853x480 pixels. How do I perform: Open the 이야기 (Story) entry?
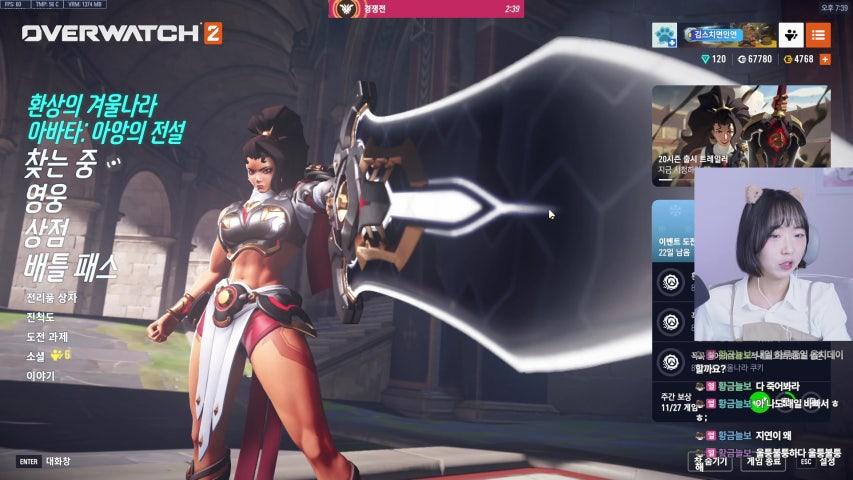(x=38, y=375)
